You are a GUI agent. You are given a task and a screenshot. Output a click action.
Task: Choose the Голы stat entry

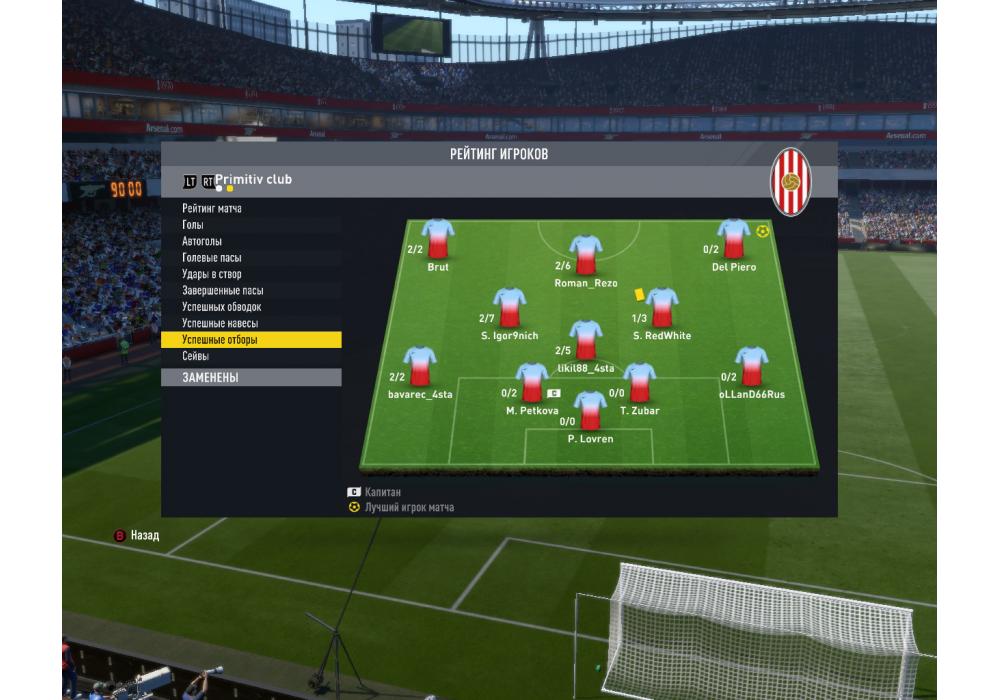193,225
